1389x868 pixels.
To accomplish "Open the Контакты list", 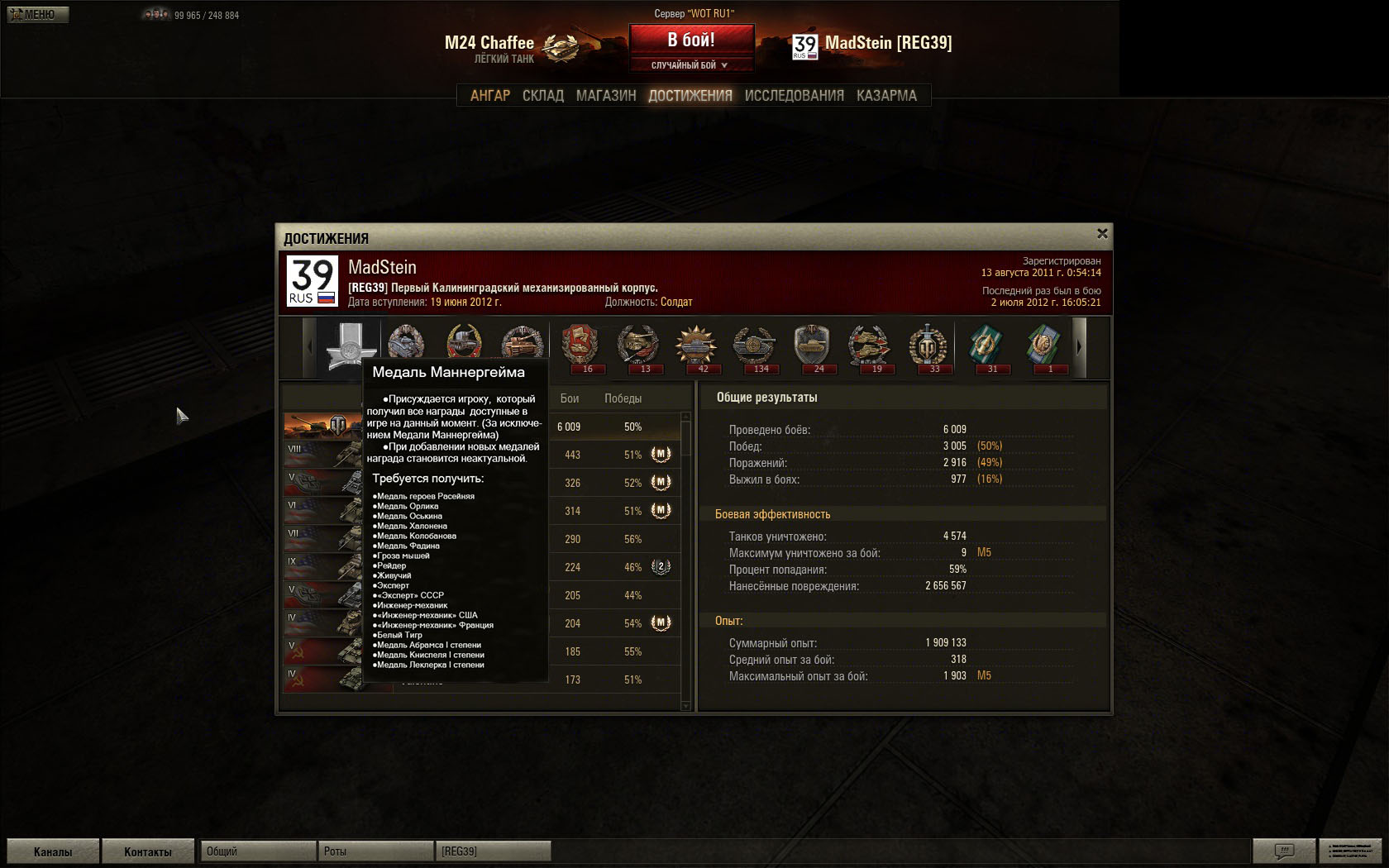I will (x=148, y=851).
